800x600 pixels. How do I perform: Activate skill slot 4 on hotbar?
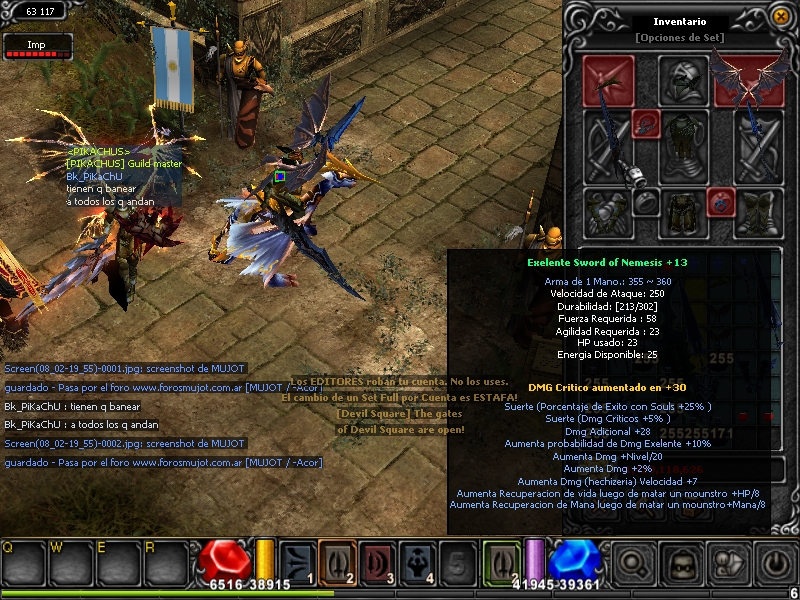pyautogui.click(x=417, y=562)
